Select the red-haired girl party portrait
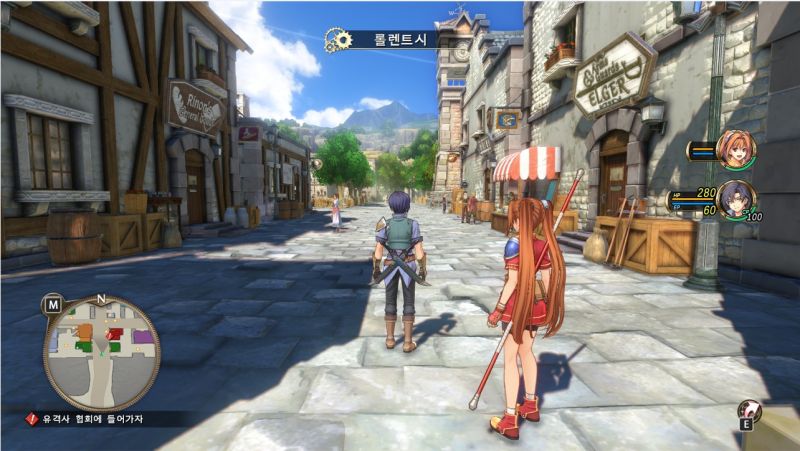 (x=737, y=150)
